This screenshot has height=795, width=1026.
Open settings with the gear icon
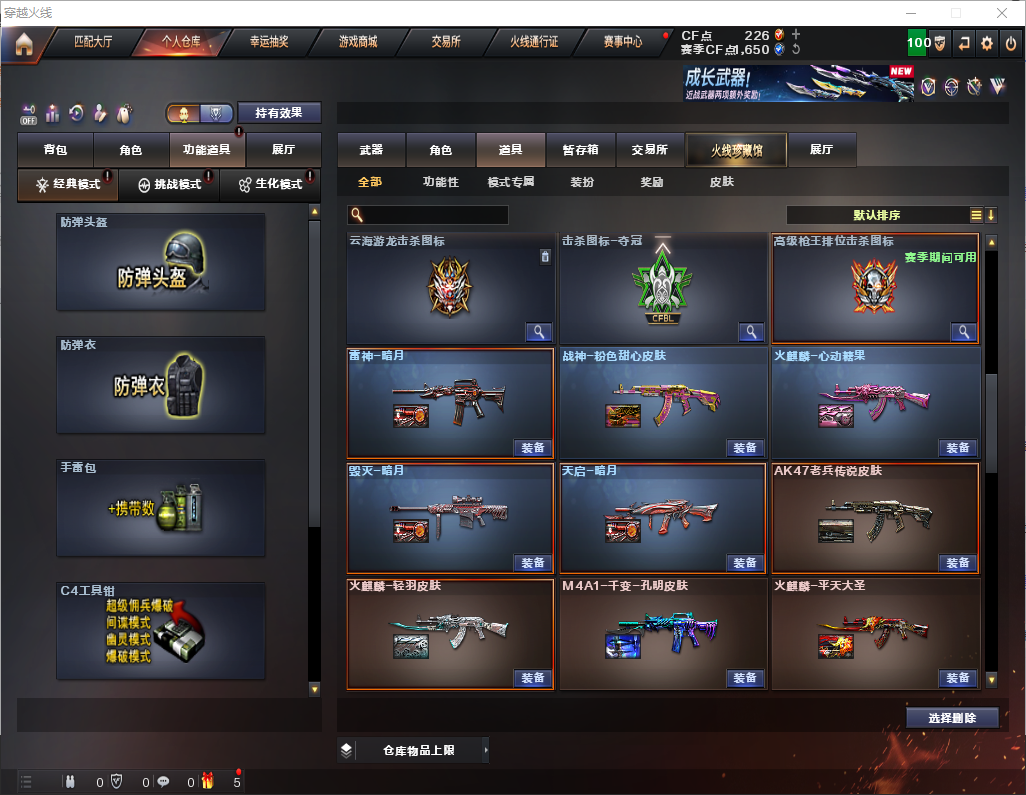click(987, 43)
